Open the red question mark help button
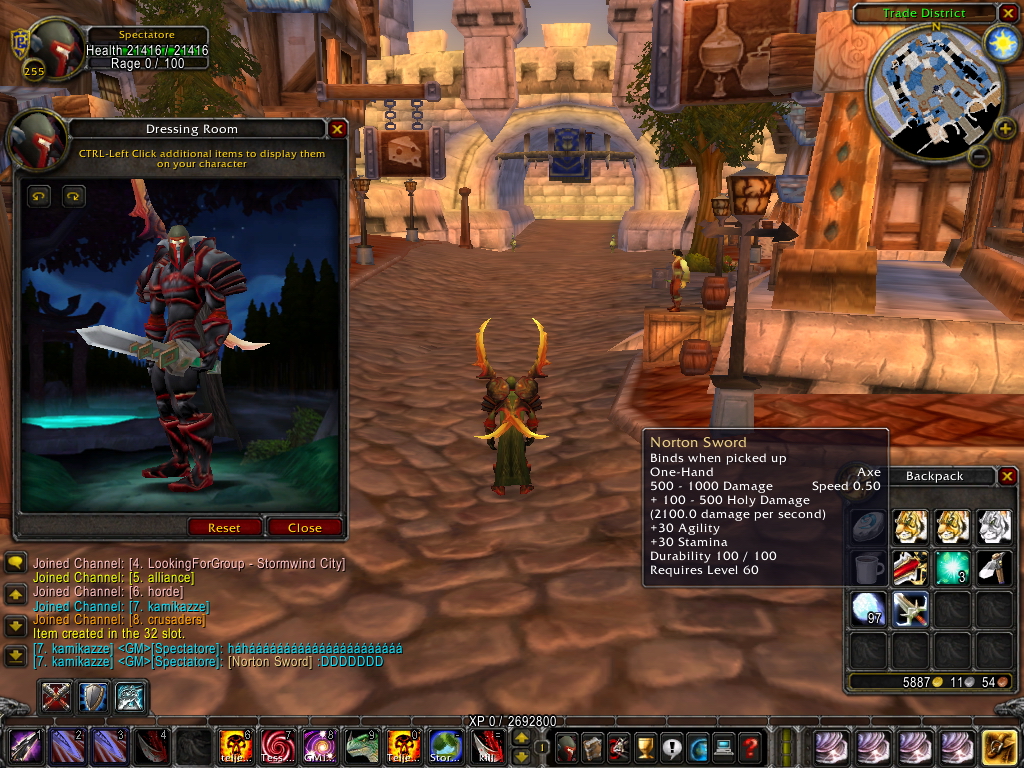The image size is (1024, 768). pyautogui.click(x=750, y=747)
